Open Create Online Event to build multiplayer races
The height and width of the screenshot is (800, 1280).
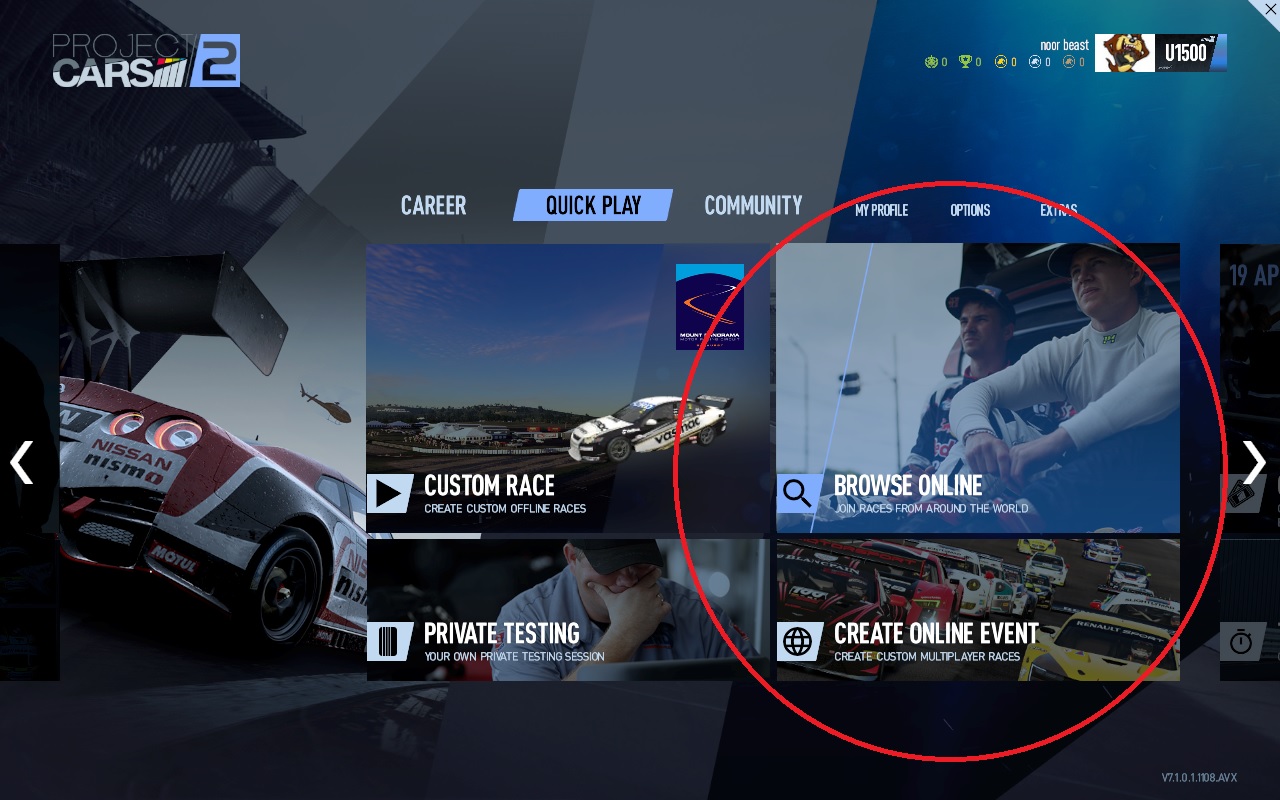(978, 610)
